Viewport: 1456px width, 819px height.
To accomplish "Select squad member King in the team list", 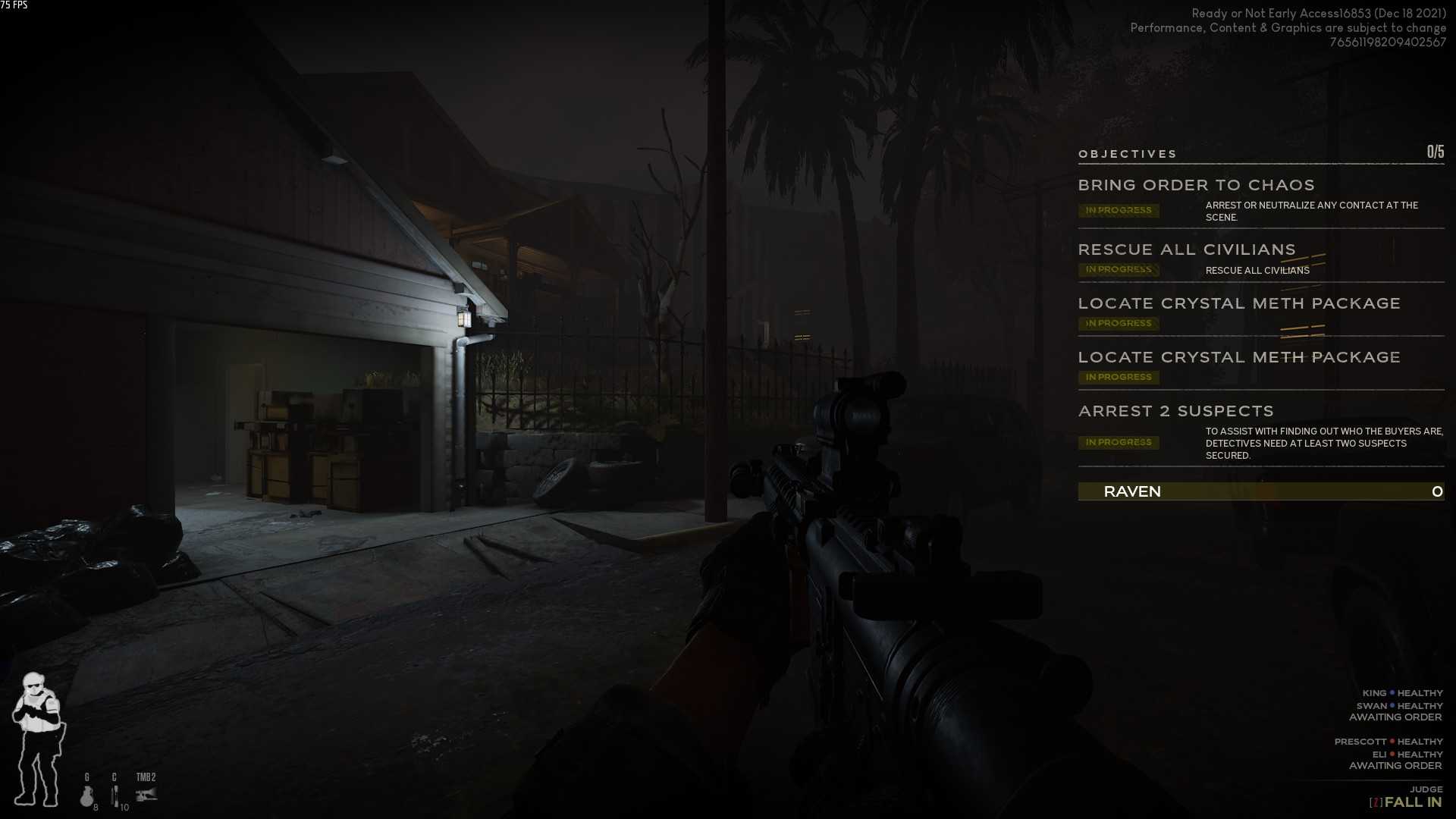I will pos(1374,693).
